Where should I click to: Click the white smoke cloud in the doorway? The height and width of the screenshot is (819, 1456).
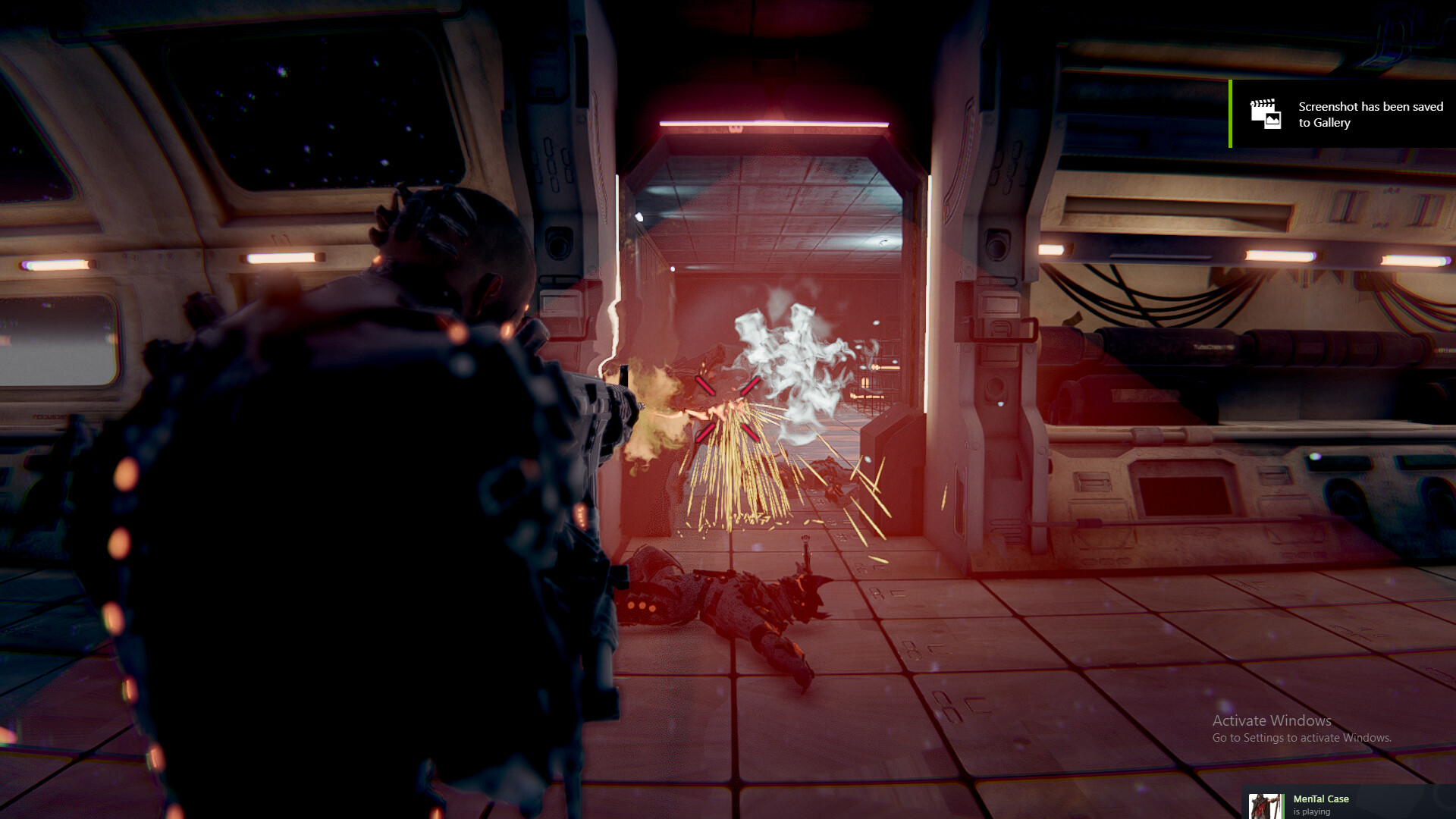[789, 356]
